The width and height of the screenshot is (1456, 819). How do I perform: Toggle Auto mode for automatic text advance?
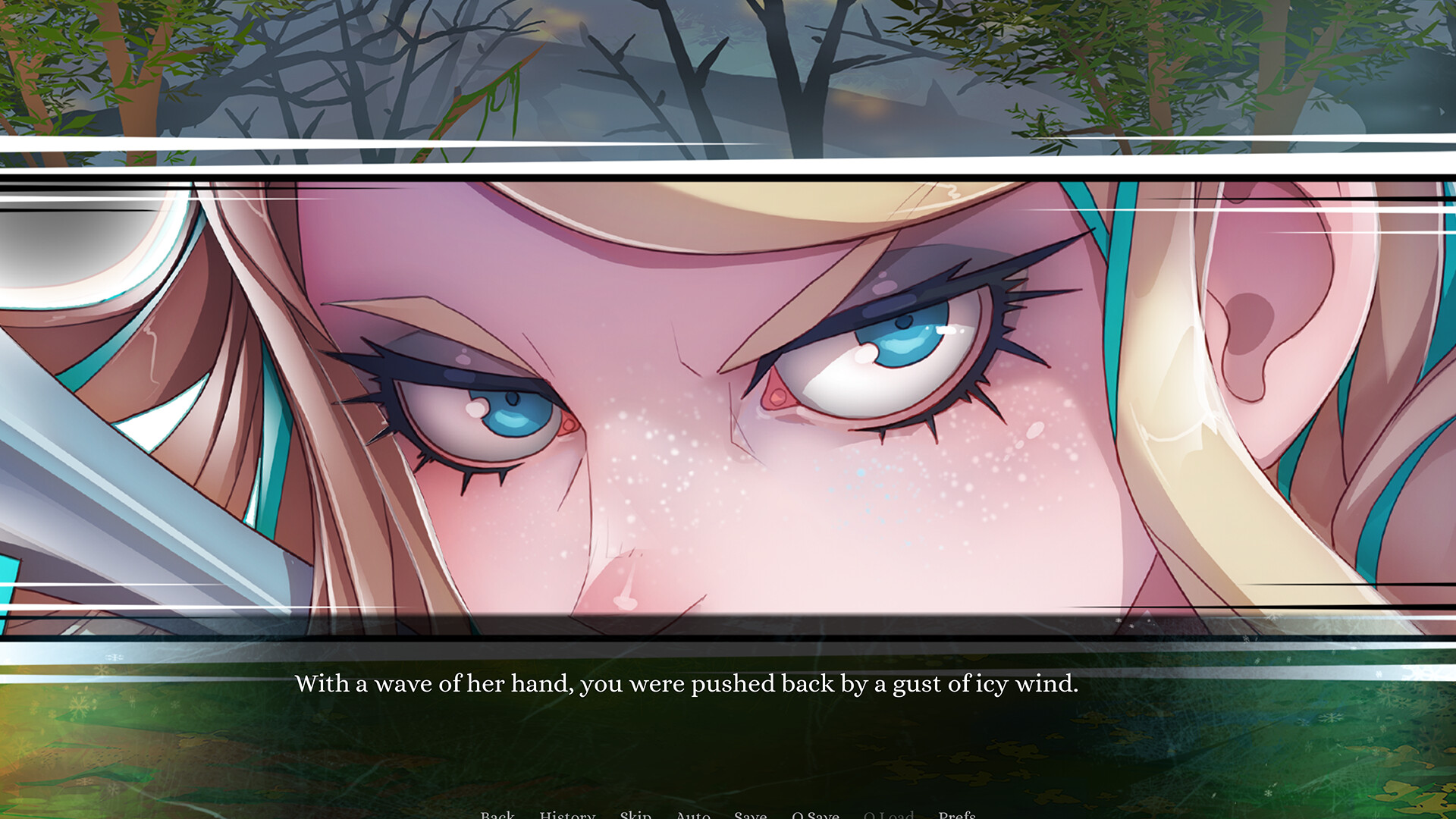point(692,814)
